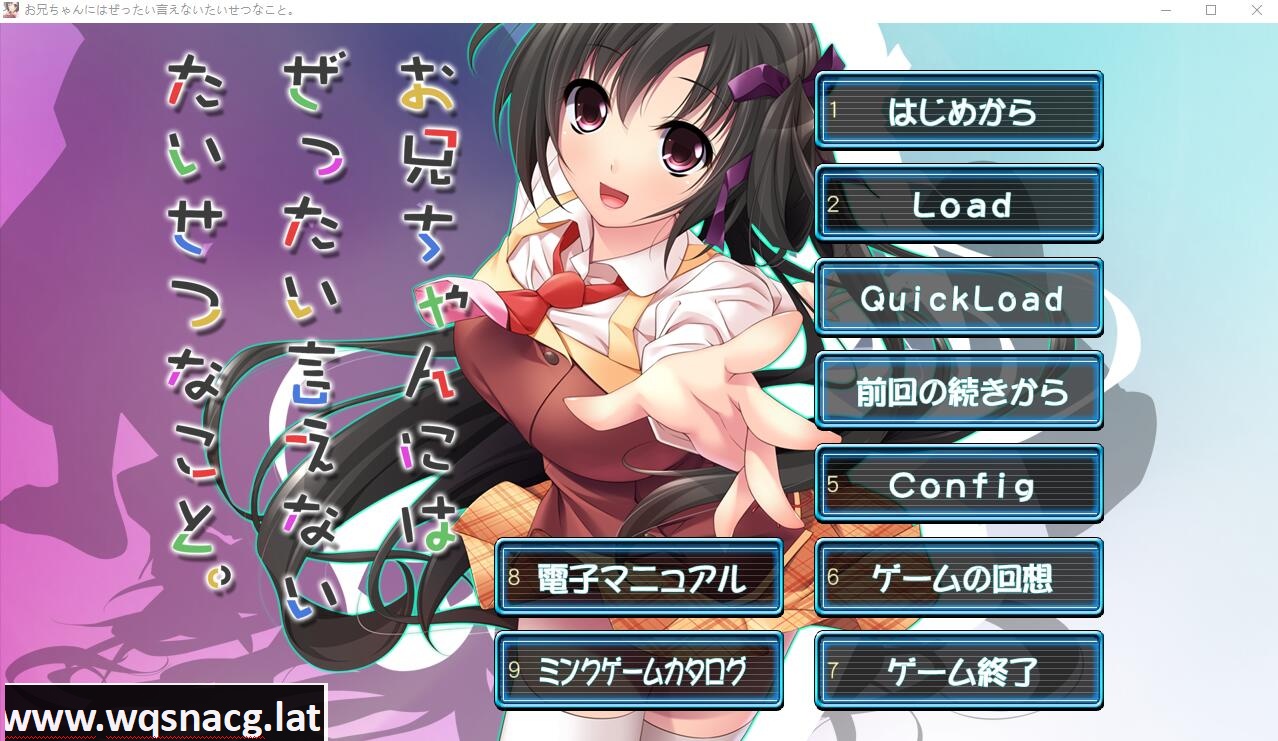This screenshot has width=1278, height=741.
Task: Open the Config settings
Action: pos(959,485)
